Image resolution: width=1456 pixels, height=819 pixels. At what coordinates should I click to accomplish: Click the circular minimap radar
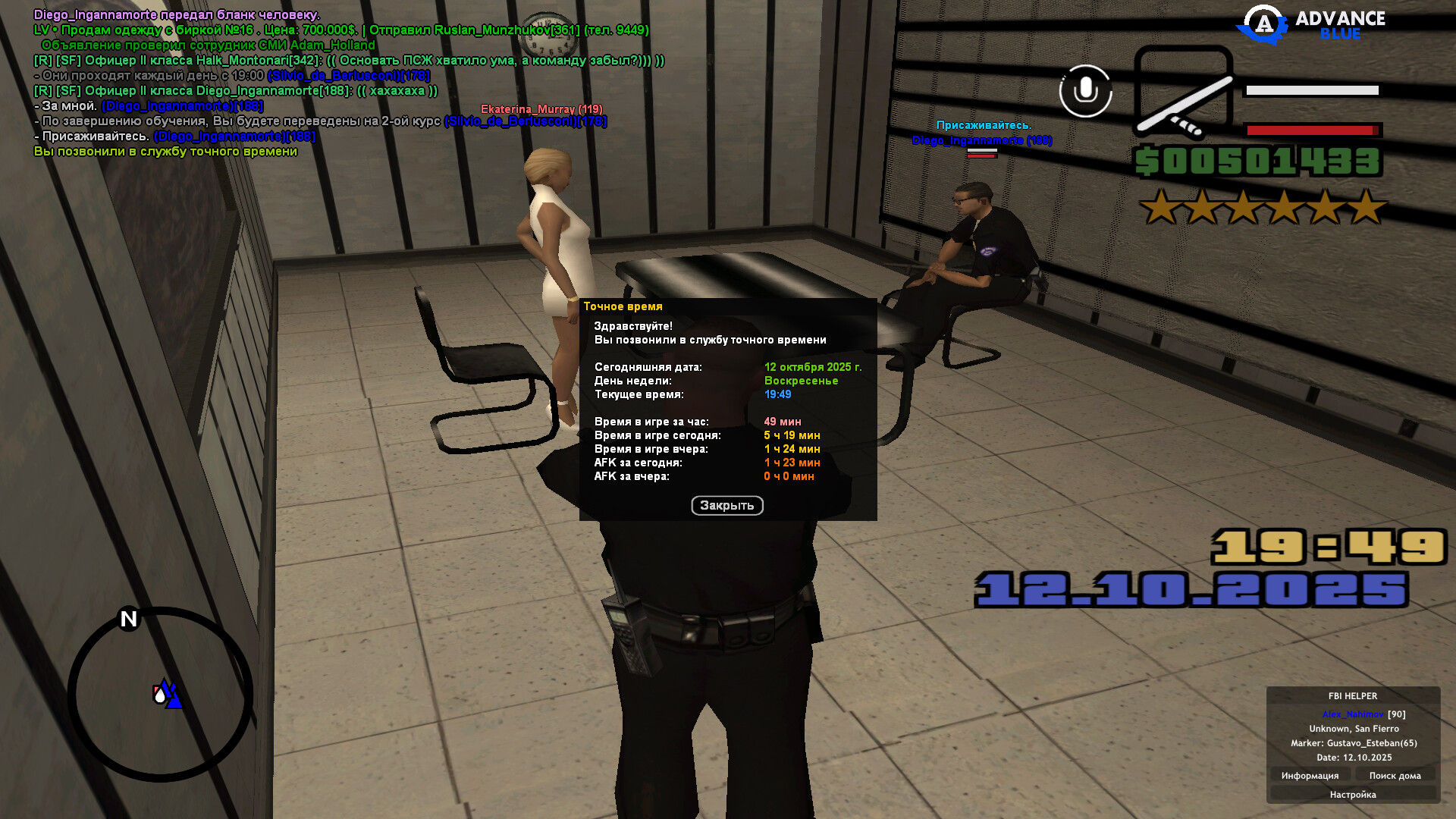coord(161,694)
